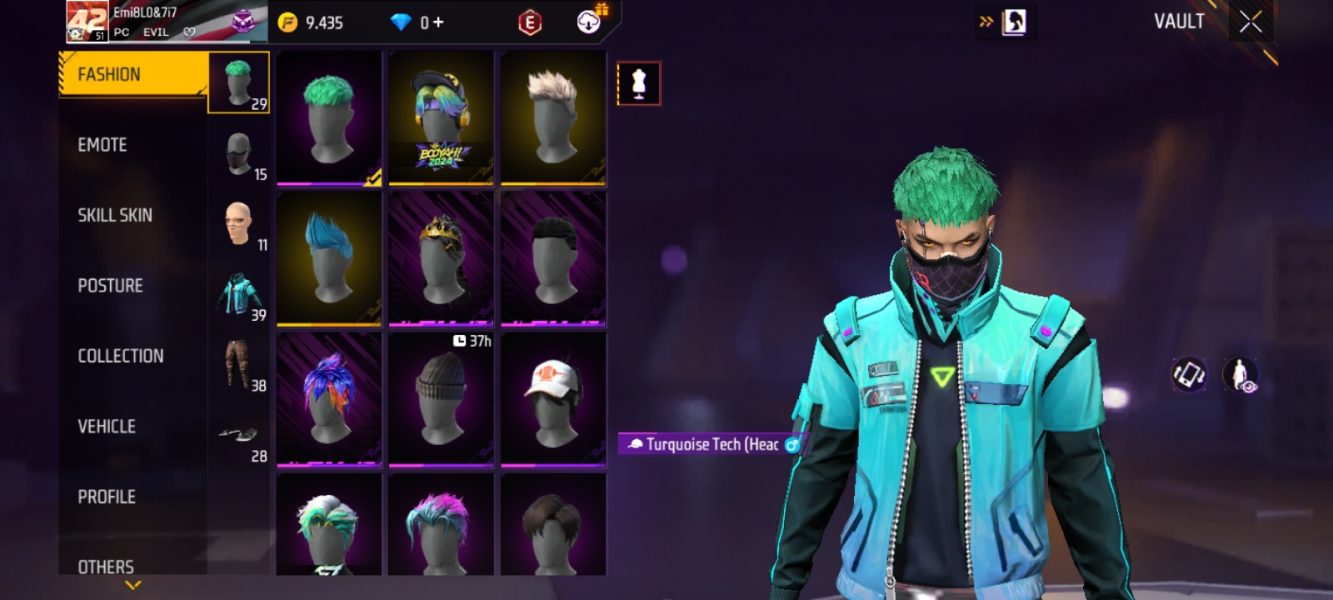1333x600 pixels.
Task: Close the Vault screen
Action: (x=1250, y=22)
